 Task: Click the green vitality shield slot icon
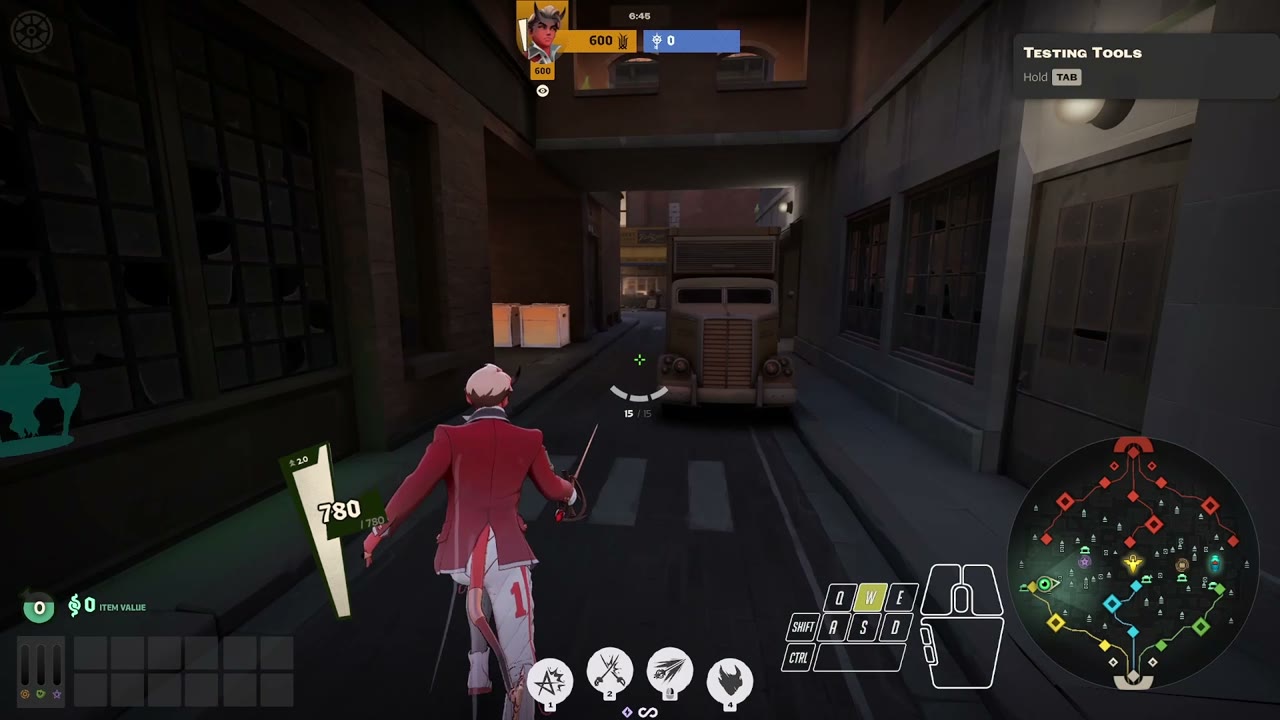(x=40, y=694)
